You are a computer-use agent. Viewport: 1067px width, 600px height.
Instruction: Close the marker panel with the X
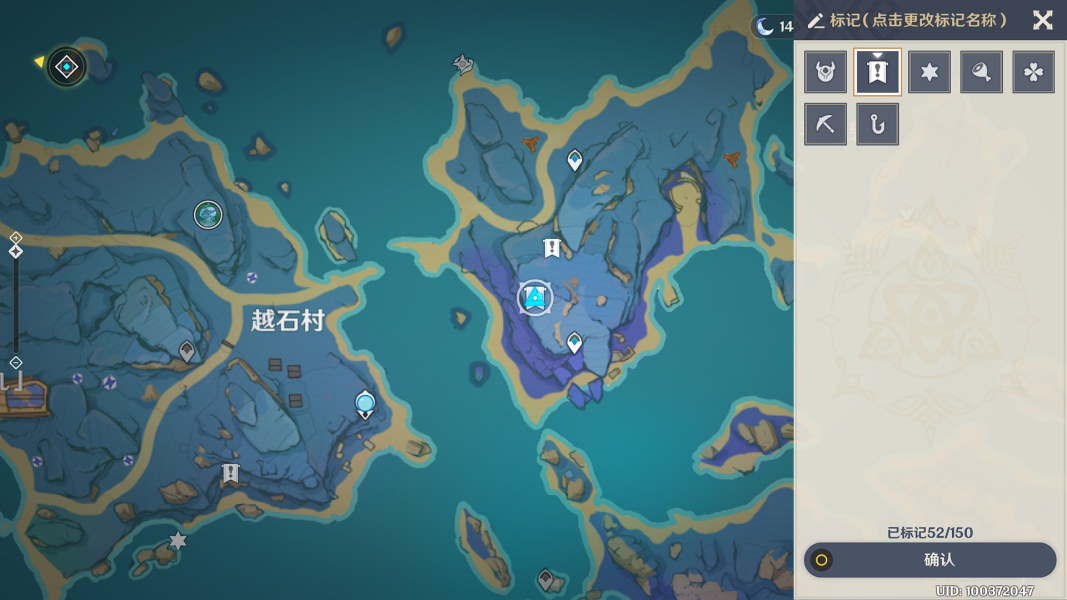(x=1042, y=20)
